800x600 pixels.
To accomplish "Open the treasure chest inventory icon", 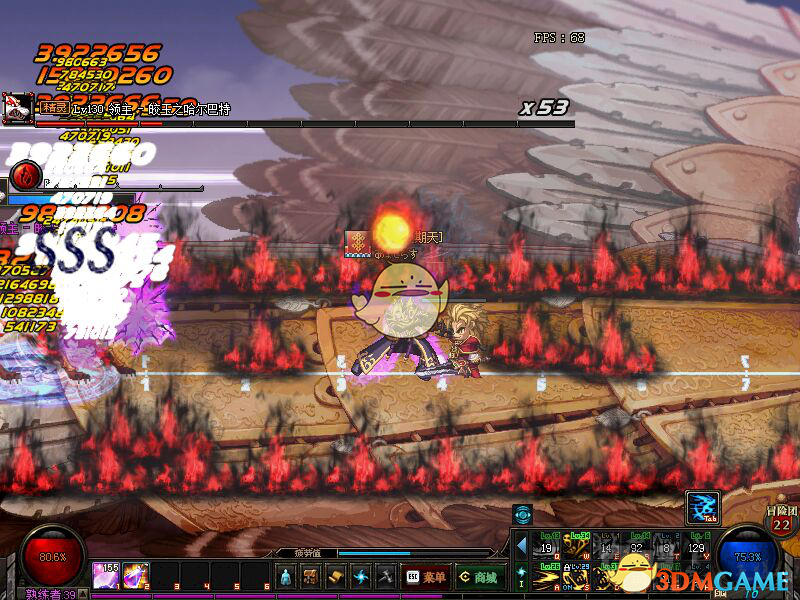I will click(x=311, y=576).
